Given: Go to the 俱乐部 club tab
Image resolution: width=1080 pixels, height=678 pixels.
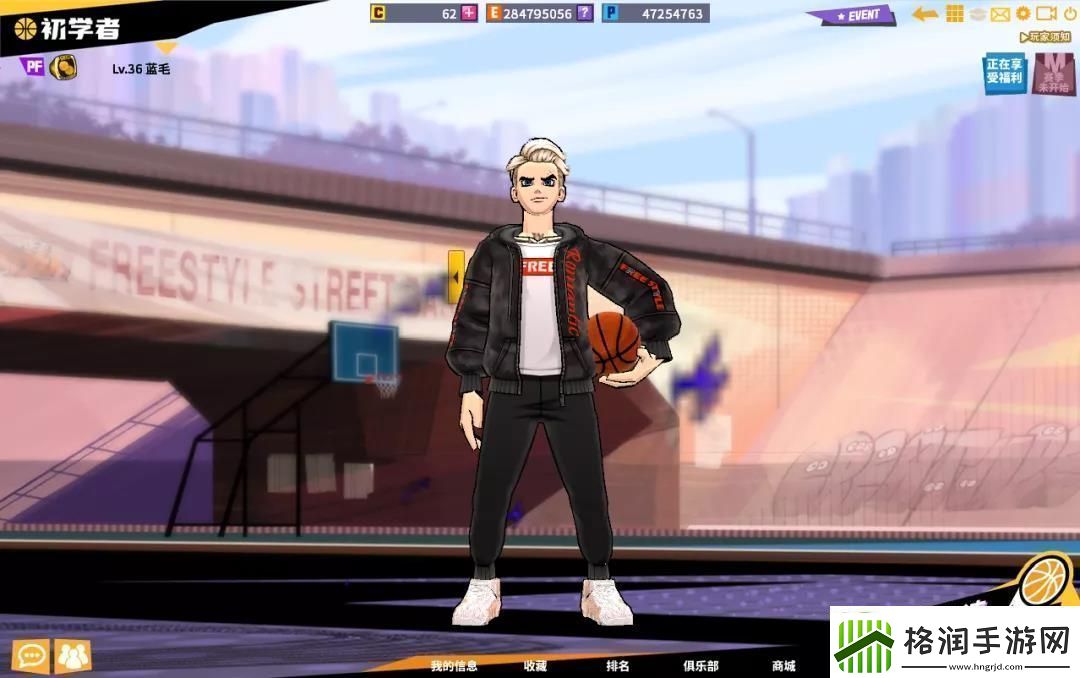Looking at the screenshot, I should 700,666.
